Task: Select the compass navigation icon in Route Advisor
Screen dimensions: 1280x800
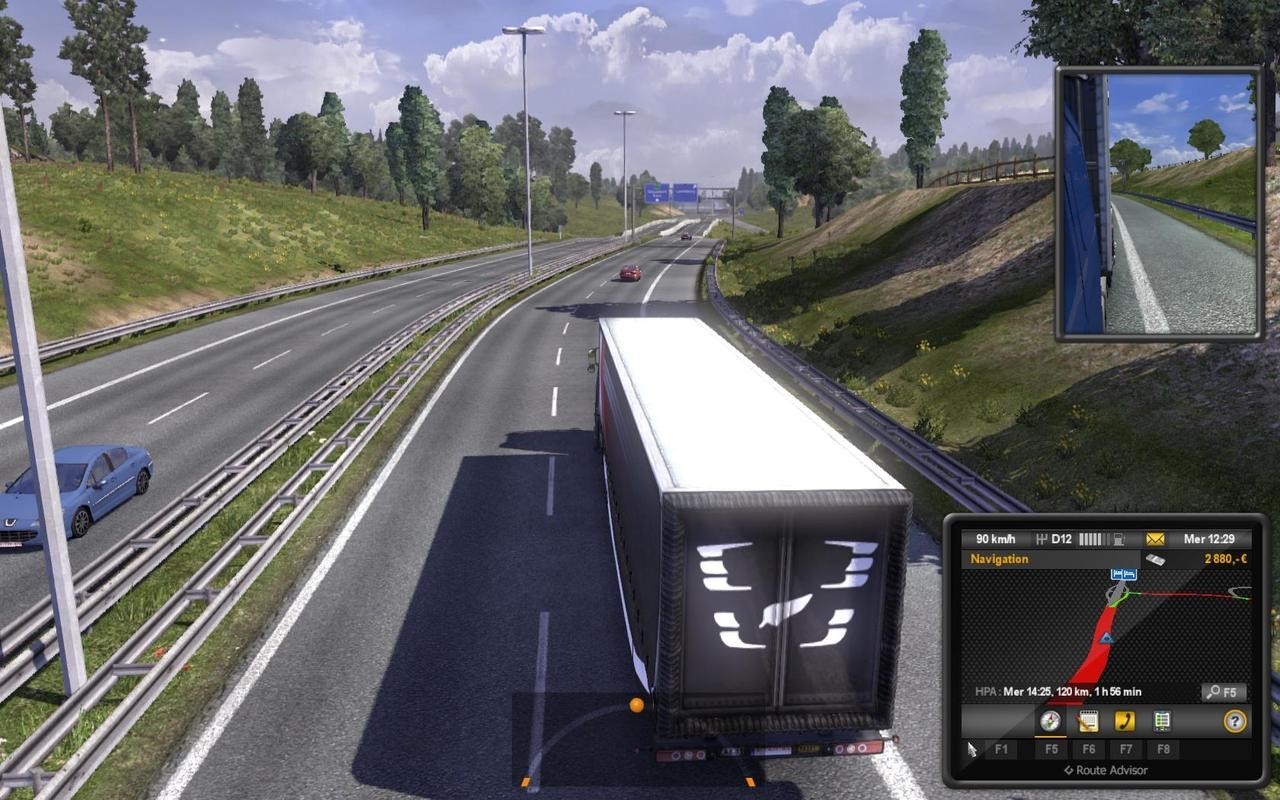Action: (x=1050, y=720)
